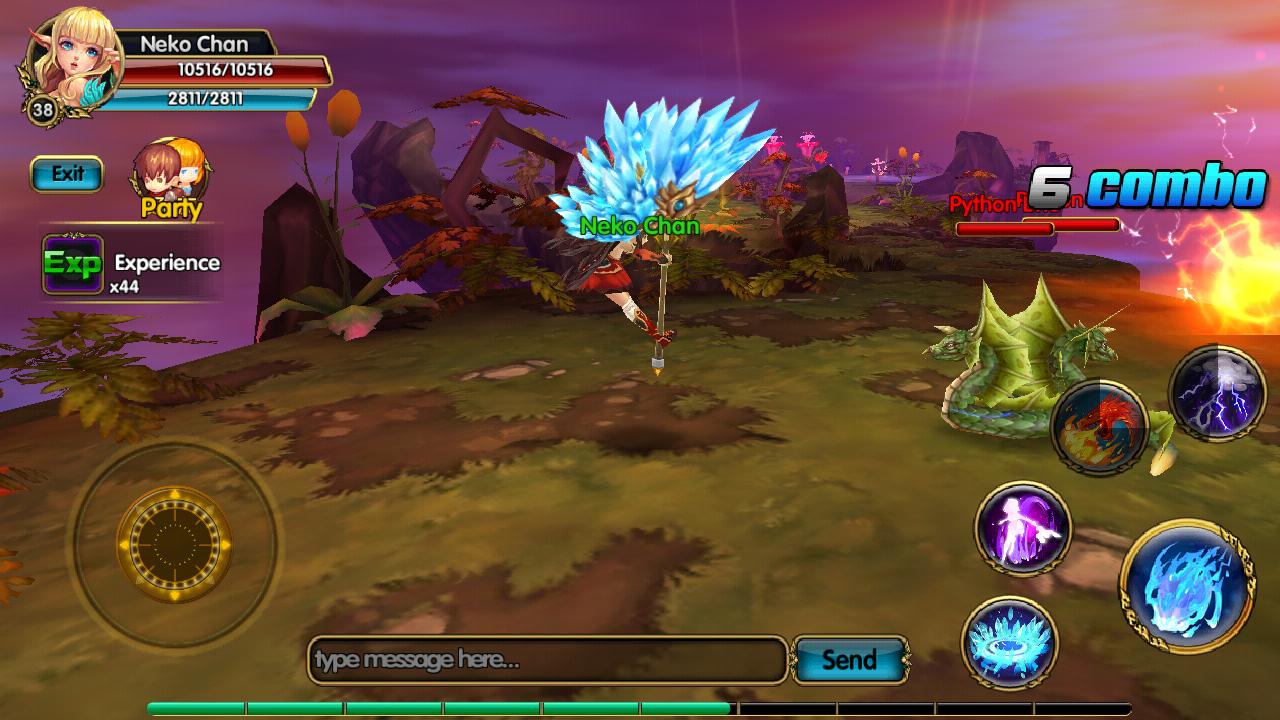Screen dimensions: 1280x720
Task: Focus the chat message input field
Action: (x=547, y=660)
